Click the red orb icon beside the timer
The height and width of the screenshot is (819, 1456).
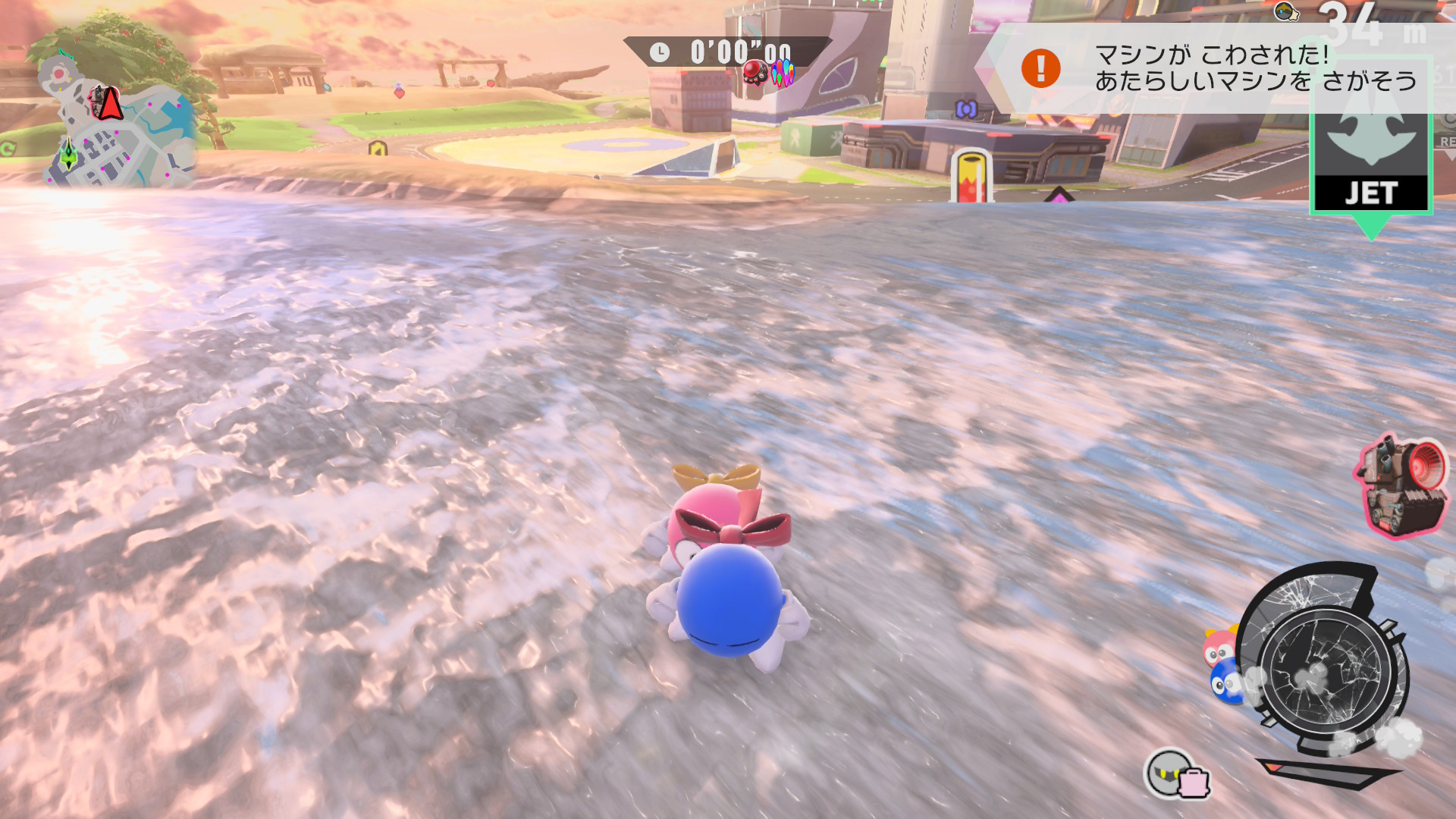coord(755,73)
